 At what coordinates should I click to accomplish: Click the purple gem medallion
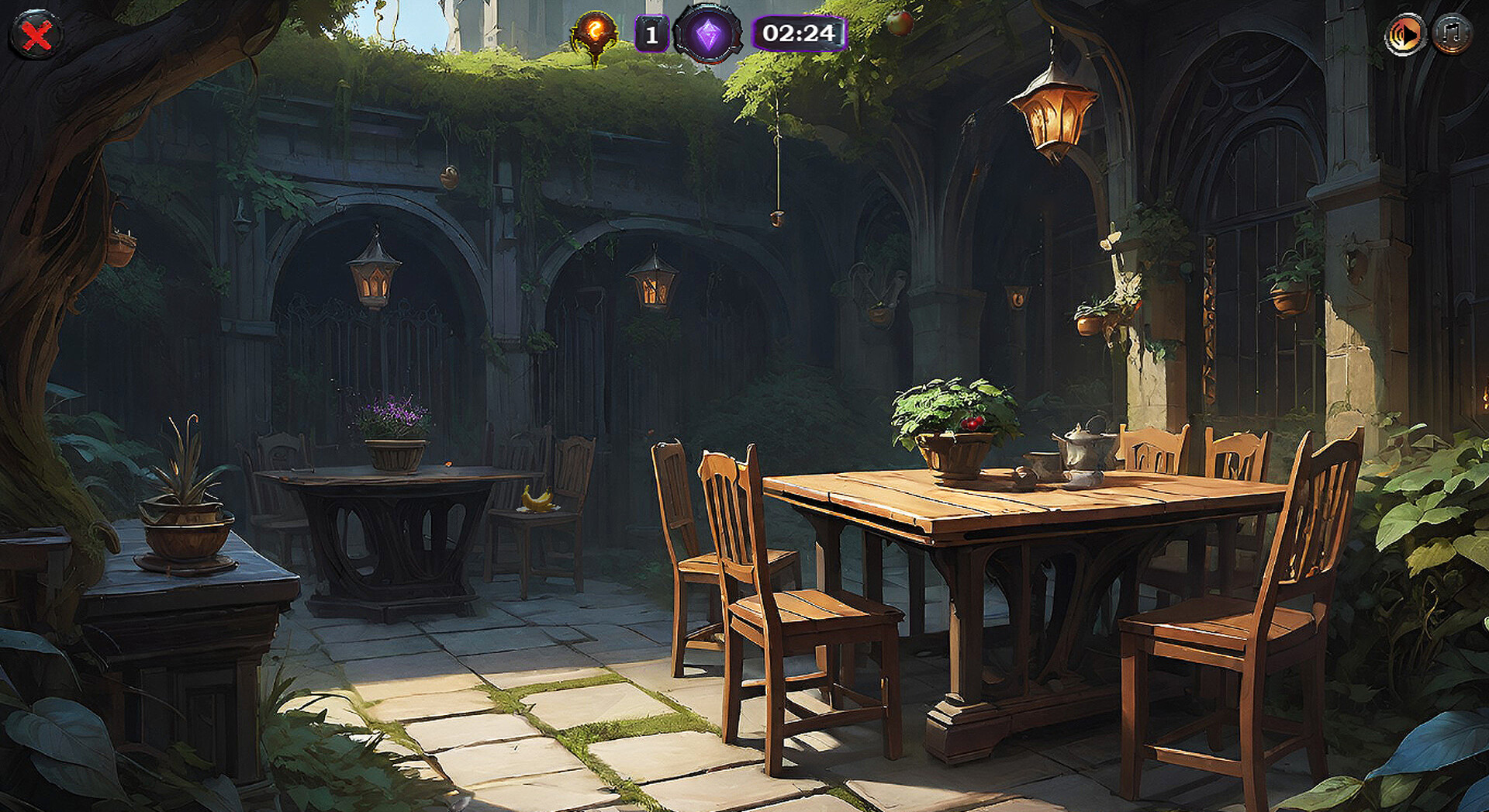[x=707, y=35]
